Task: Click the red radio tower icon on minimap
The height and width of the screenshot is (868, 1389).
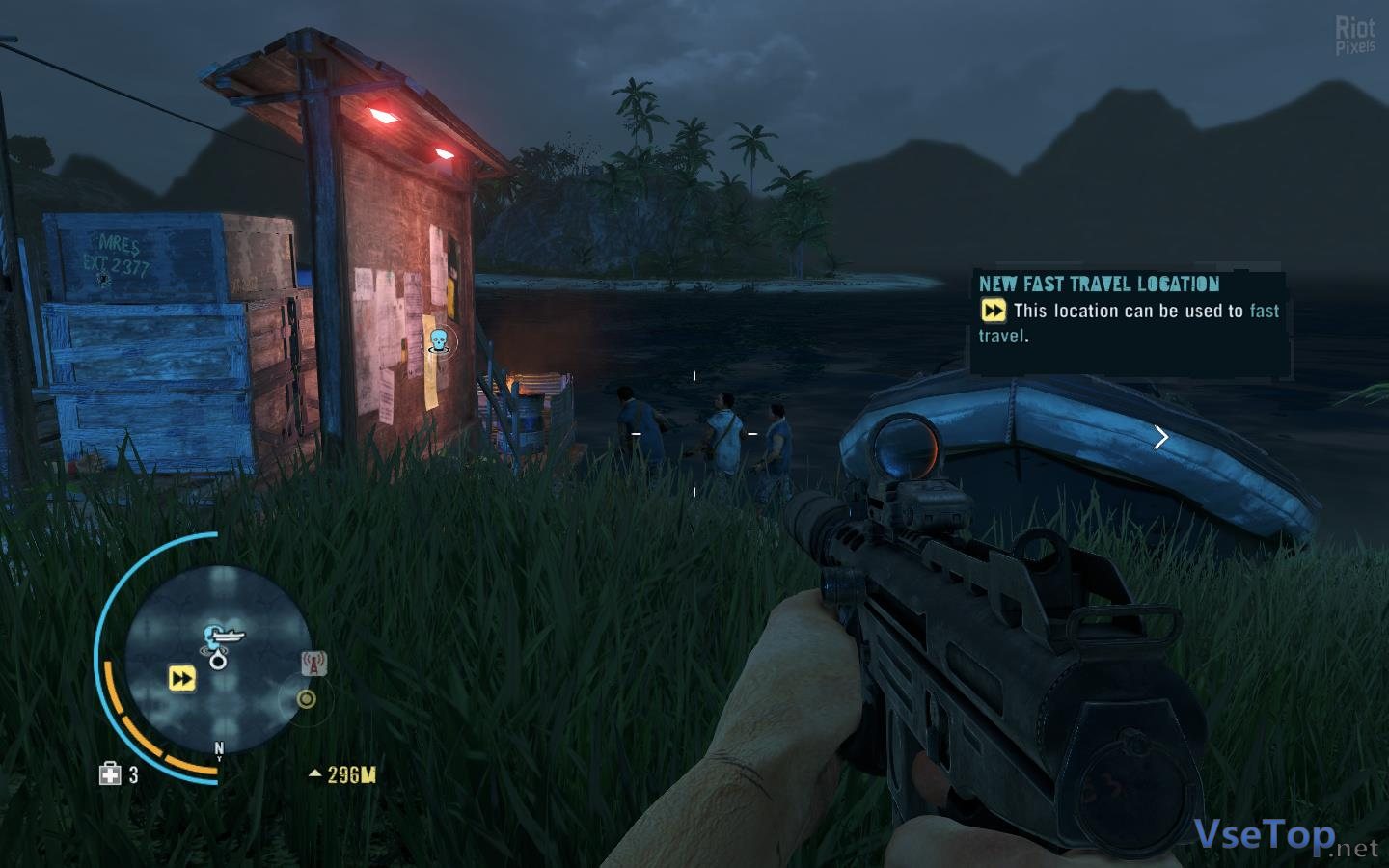Action: pos(313,664)
